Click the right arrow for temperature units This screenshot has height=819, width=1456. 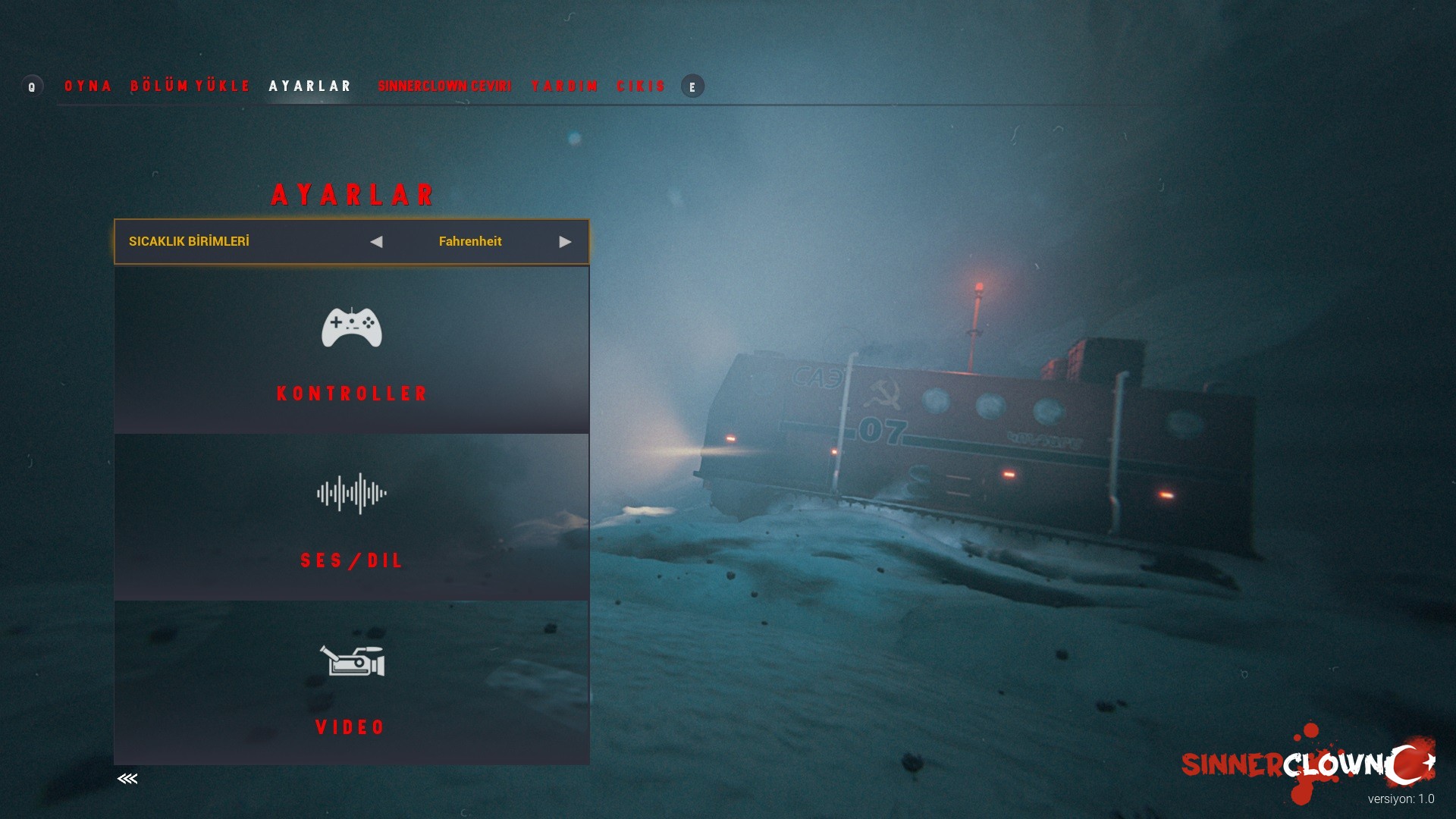coord(565,242)
